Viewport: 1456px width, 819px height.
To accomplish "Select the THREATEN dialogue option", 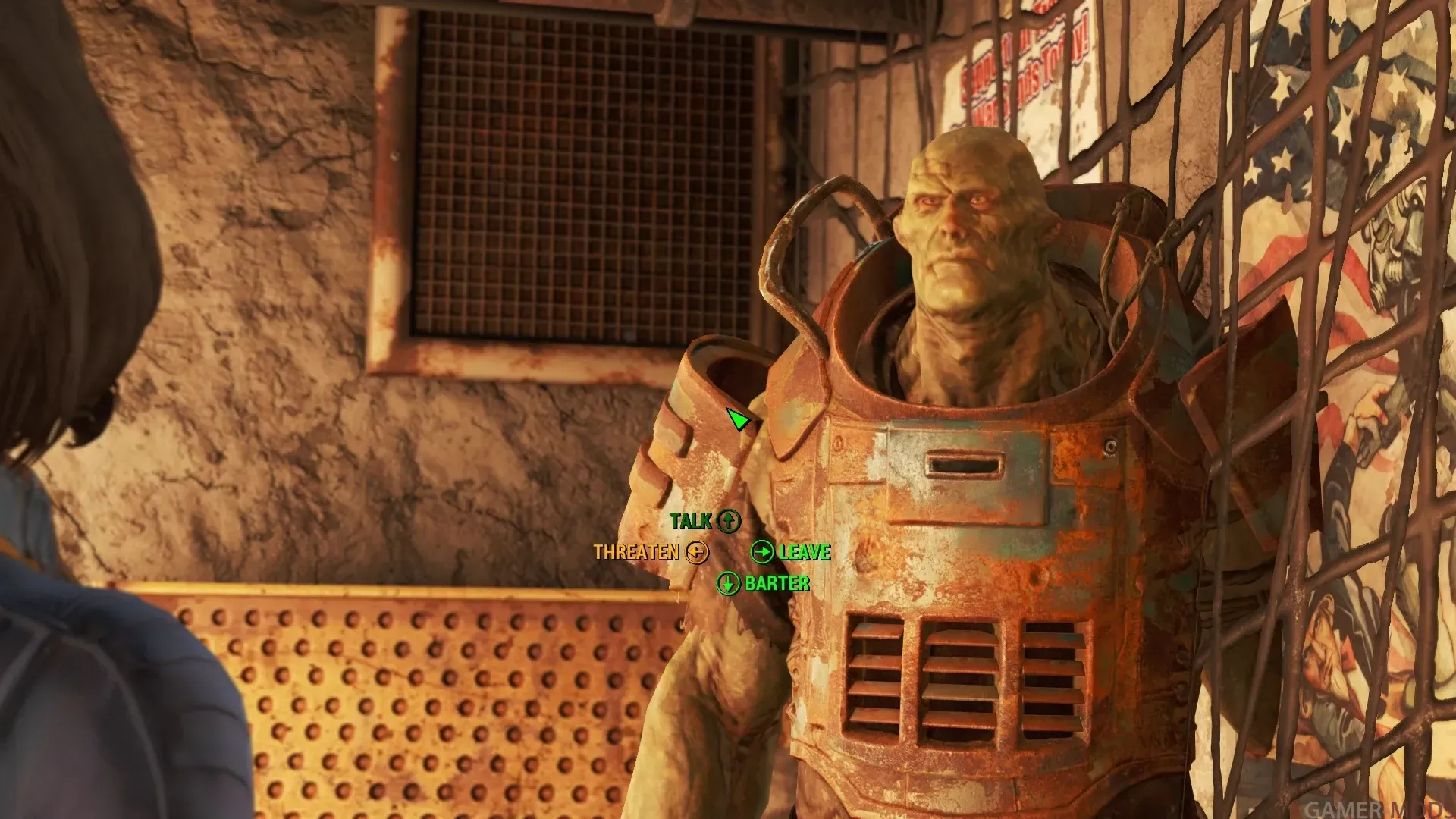I will click(x=650, y=552).
